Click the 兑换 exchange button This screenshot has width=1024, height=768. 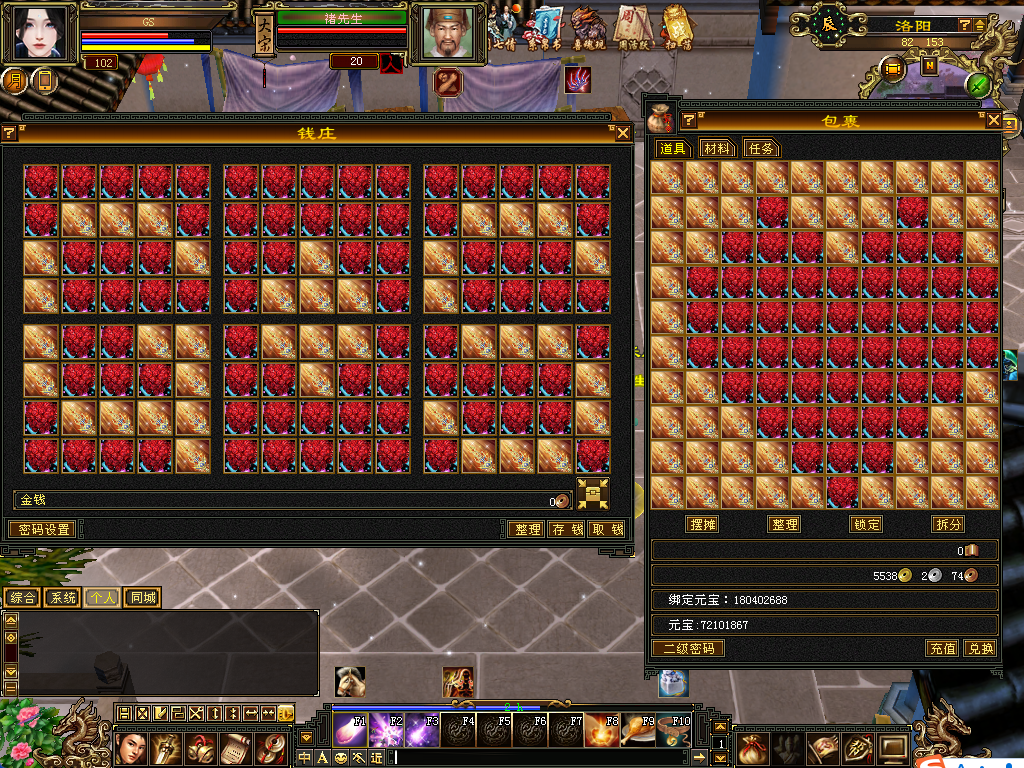(981, 648)
